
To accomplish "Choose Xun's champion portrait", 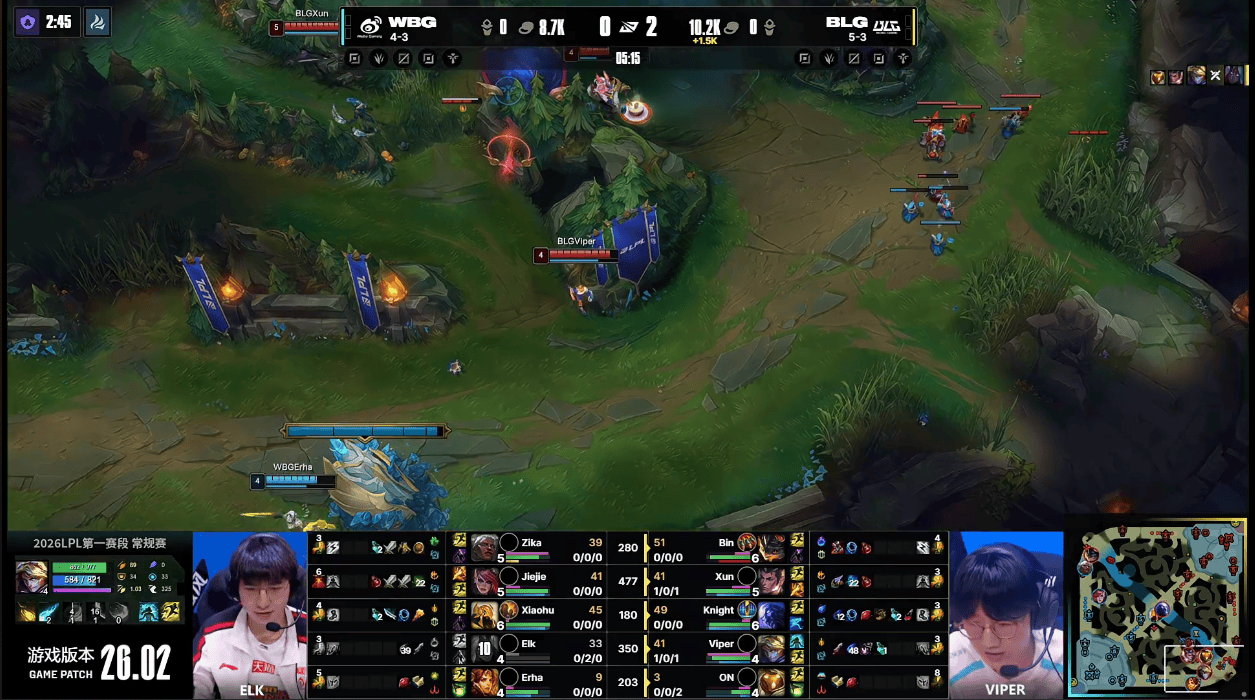I will 772,581.
